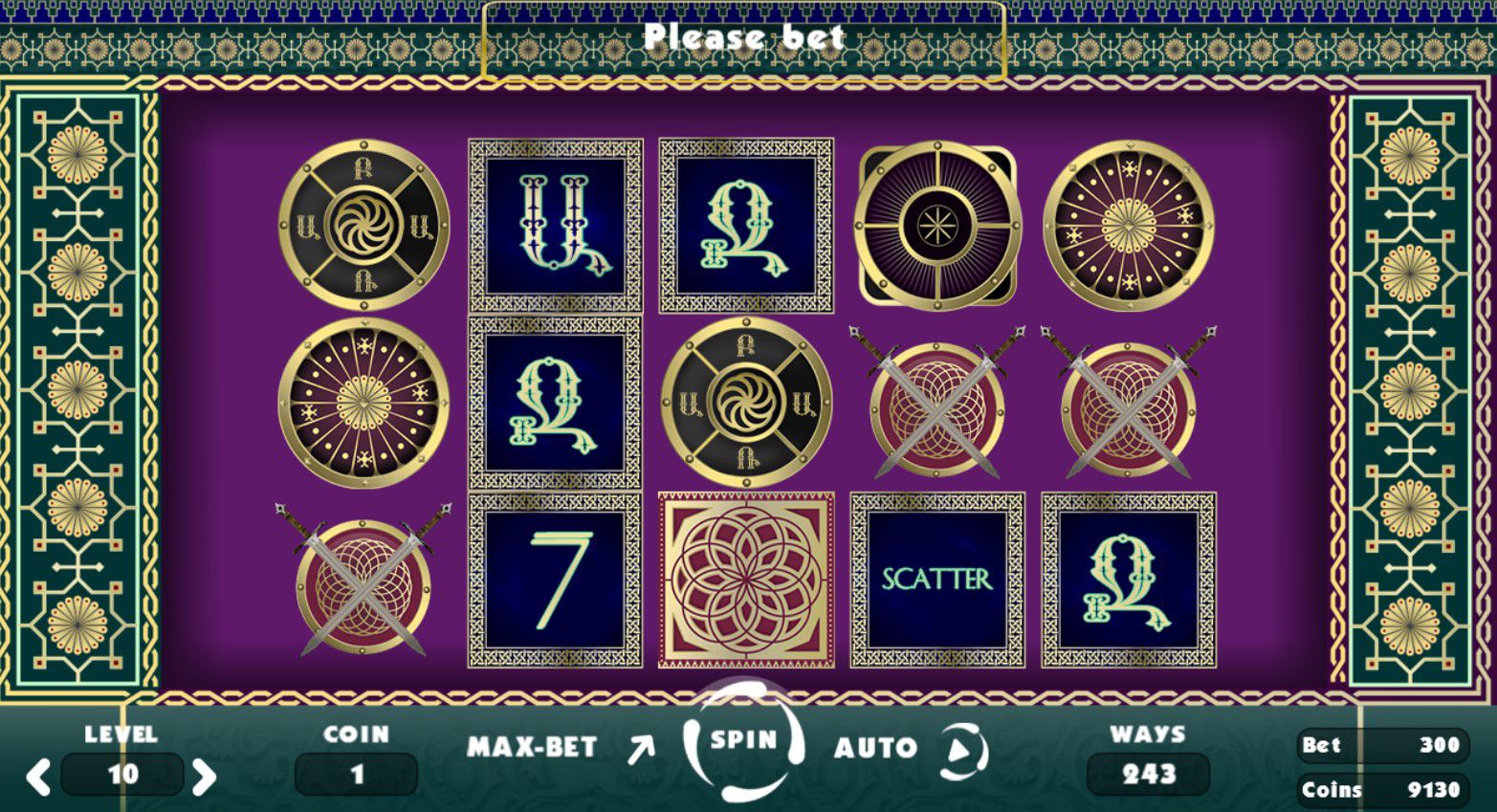Decrease the bet level with left arrow
This screenshot has width=1497, height=812.
[x=38, y=776]
